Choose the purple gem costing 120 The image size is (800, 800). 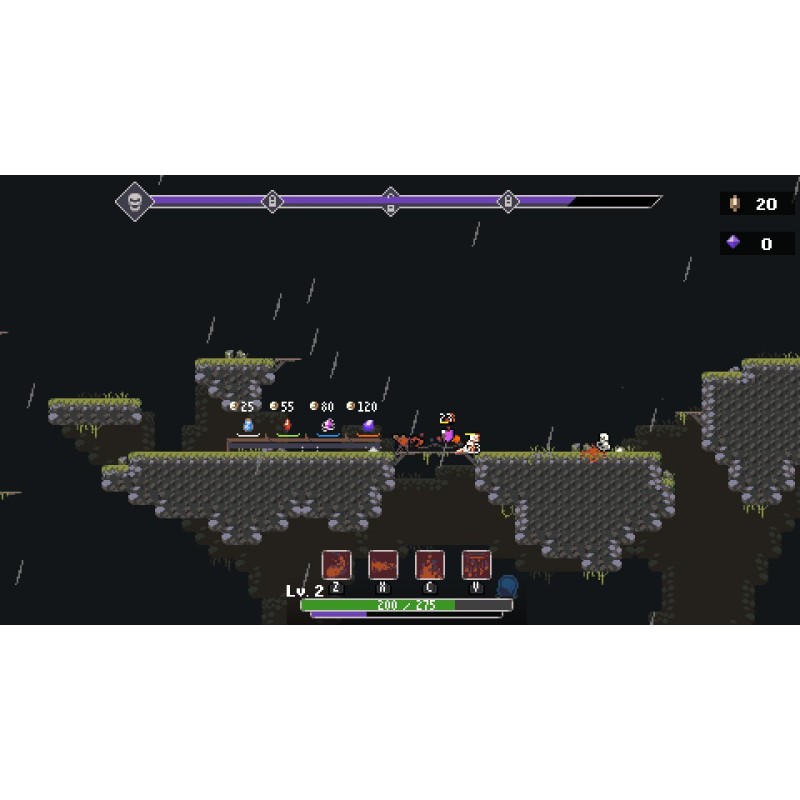pyautogui.click(x=368, y=426)
